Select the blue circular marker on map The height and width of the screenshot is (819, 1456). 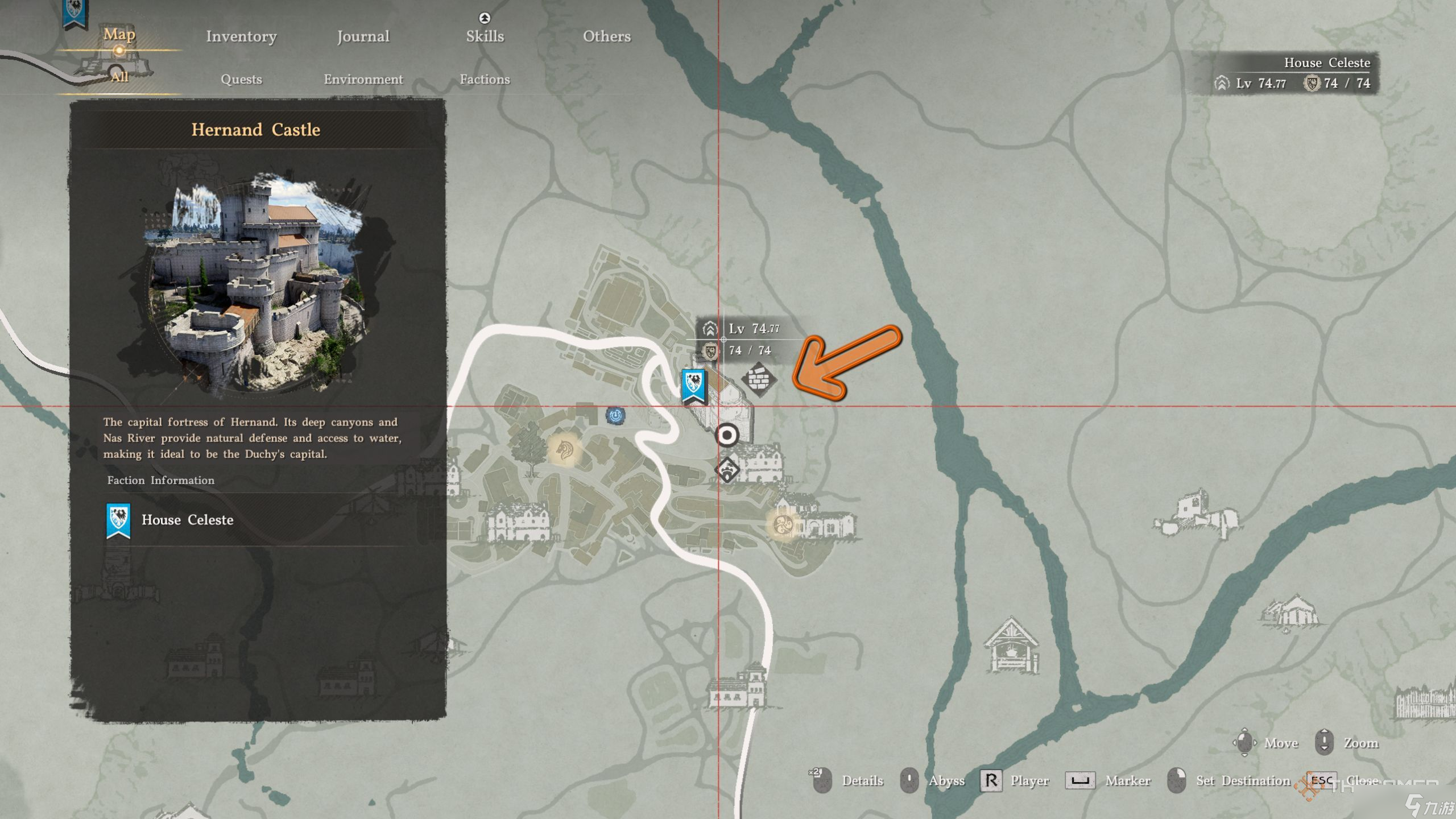(615, 416)
